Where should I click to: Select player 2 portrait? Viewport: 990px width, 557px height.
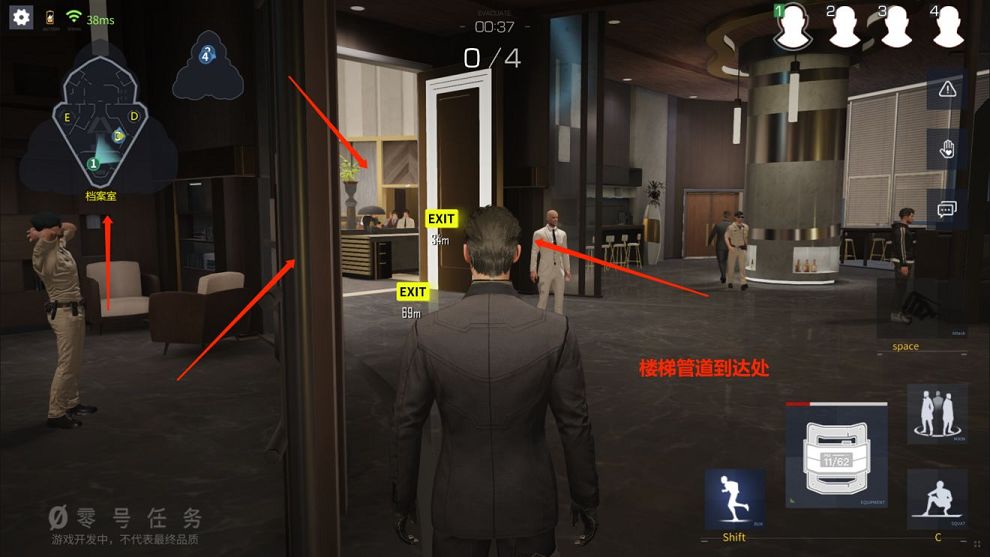coord(846,28)
